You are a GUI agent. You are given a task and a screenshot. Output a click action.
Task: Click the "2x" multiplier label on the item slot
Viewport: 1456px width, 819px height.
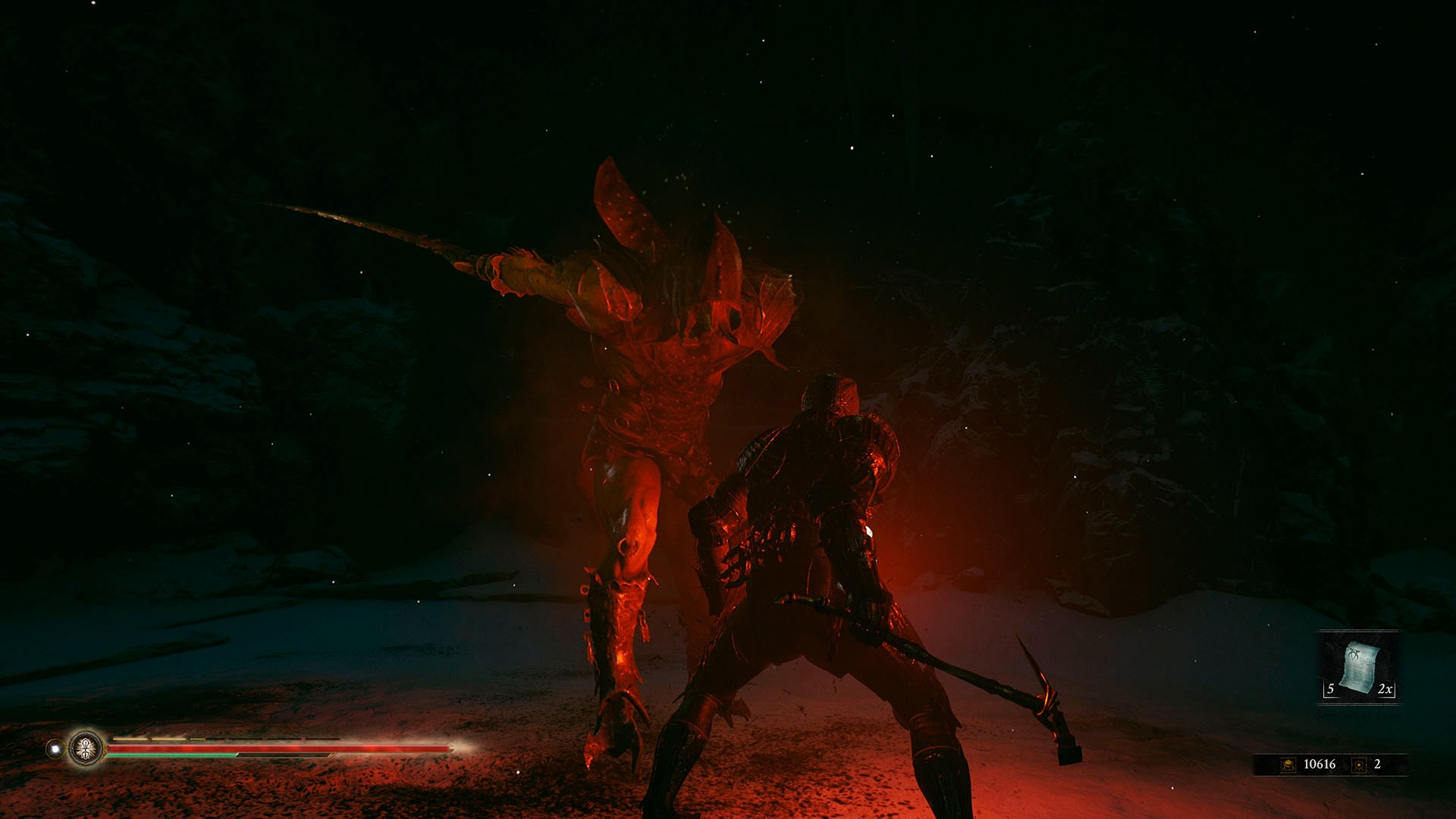click(1385, 689)
